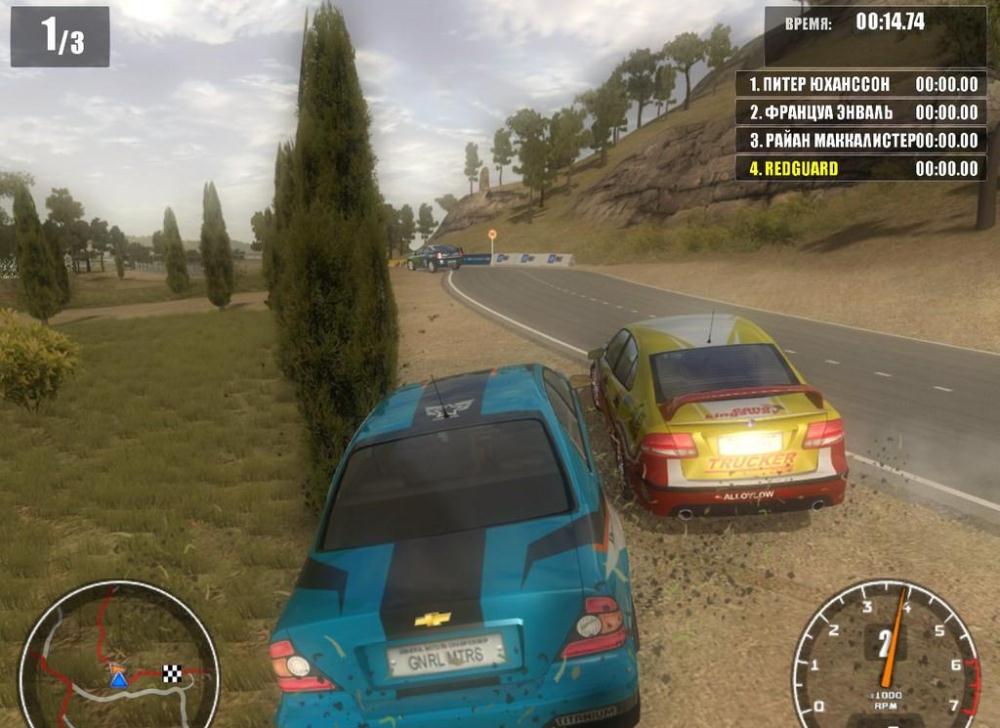Click the blue player arrow on minimap
1000x728 pixels.
pos(118,679)
